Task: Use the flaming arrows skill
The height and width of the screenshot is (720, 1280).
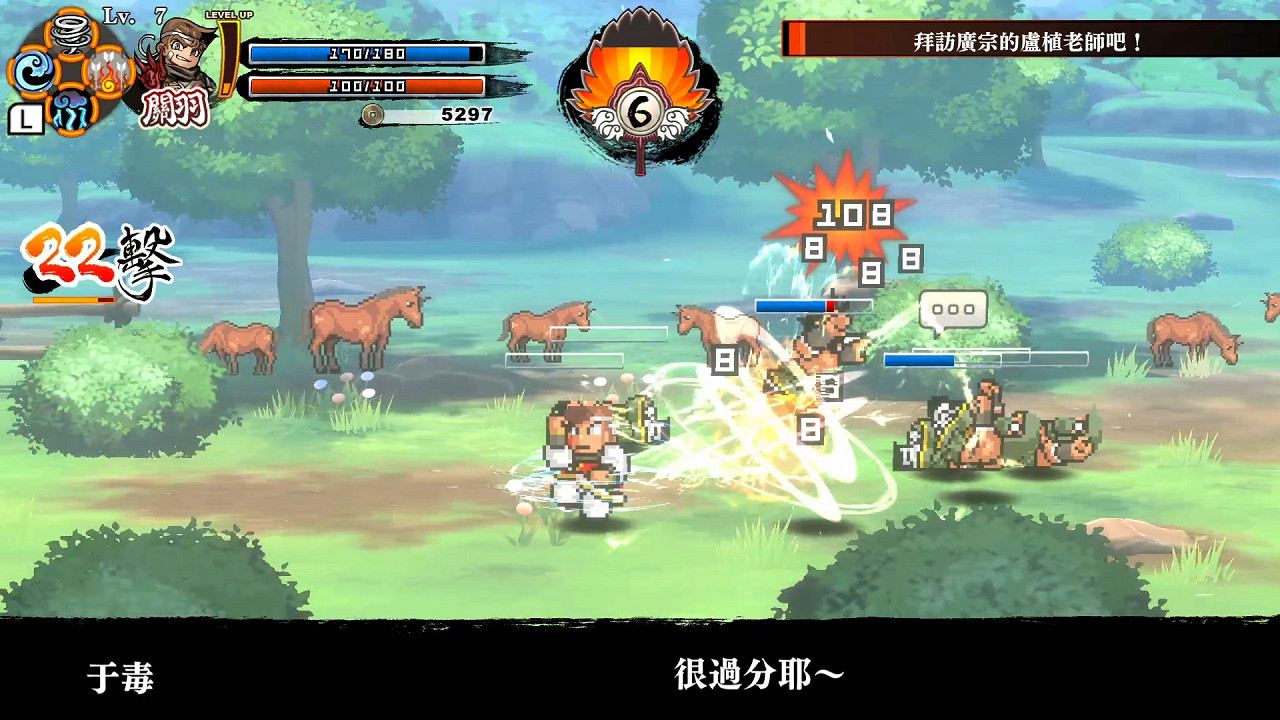Action: (x=107, y=72)
